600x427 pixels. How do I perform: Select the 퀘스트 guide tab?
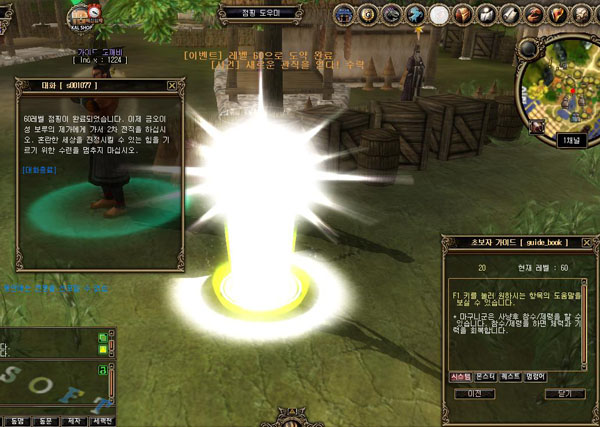pyautogui.click(x=510, y=376)
